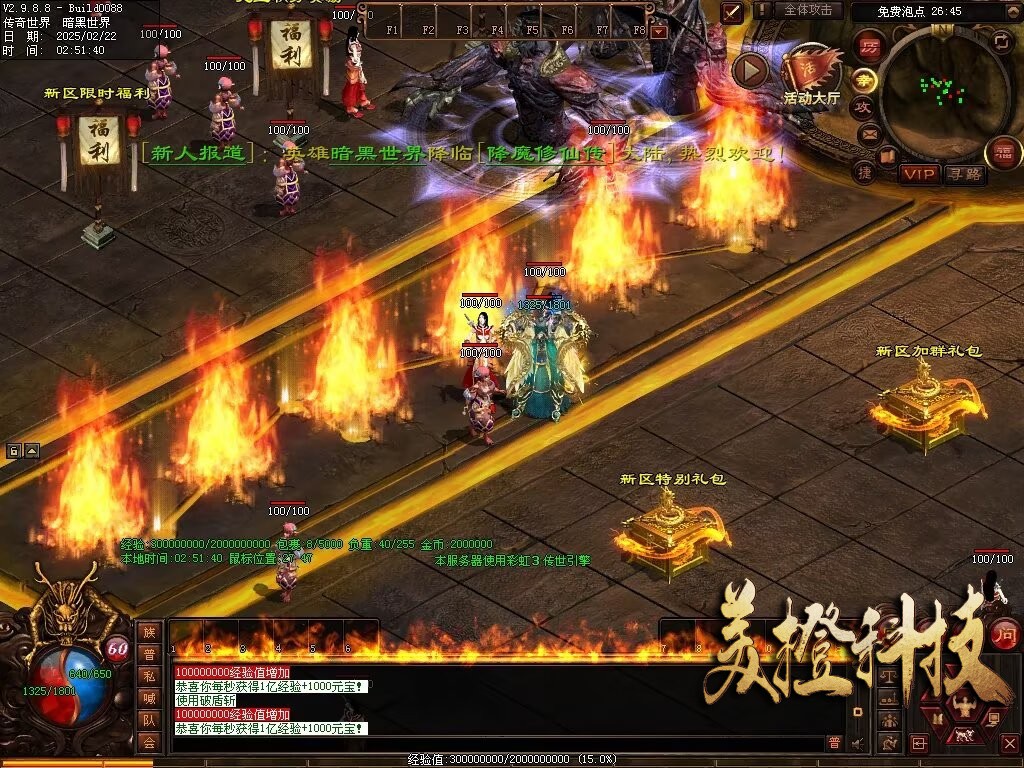Open the red 福 welfare button
The image size is (1024, 768).
pyautogui.click(x=1003, y=153)
